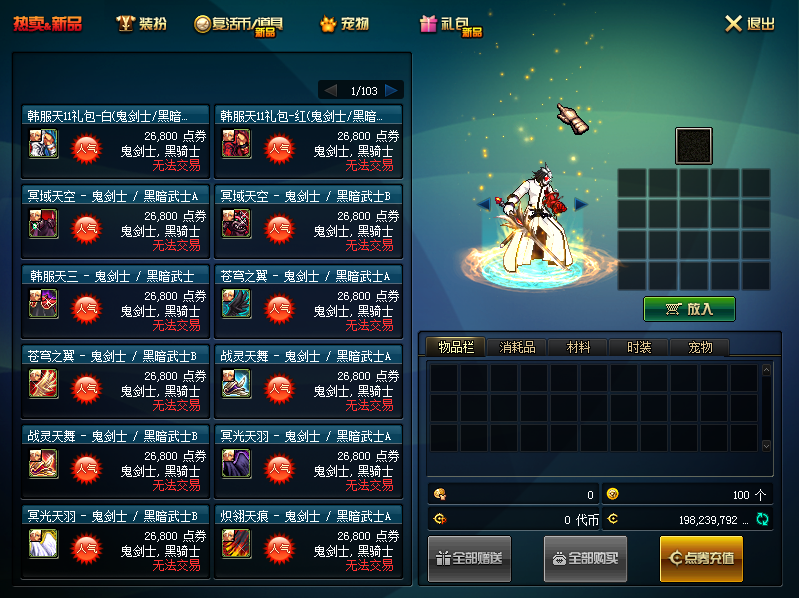Open 点券充值 to recharge coupons
Viewport: 799px width, 598px height.
coord(701,558)
